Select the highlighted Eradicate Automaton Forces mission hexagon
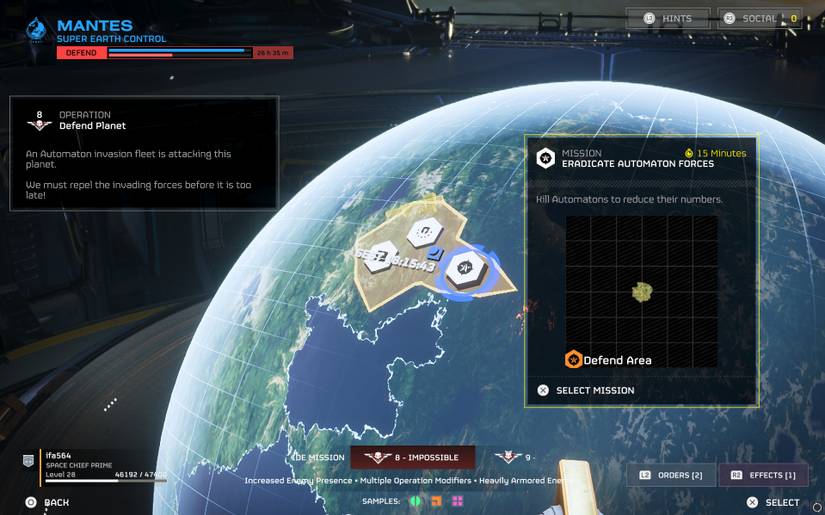The height and width of the screenshot is (515, 825). tap(465, 269)
